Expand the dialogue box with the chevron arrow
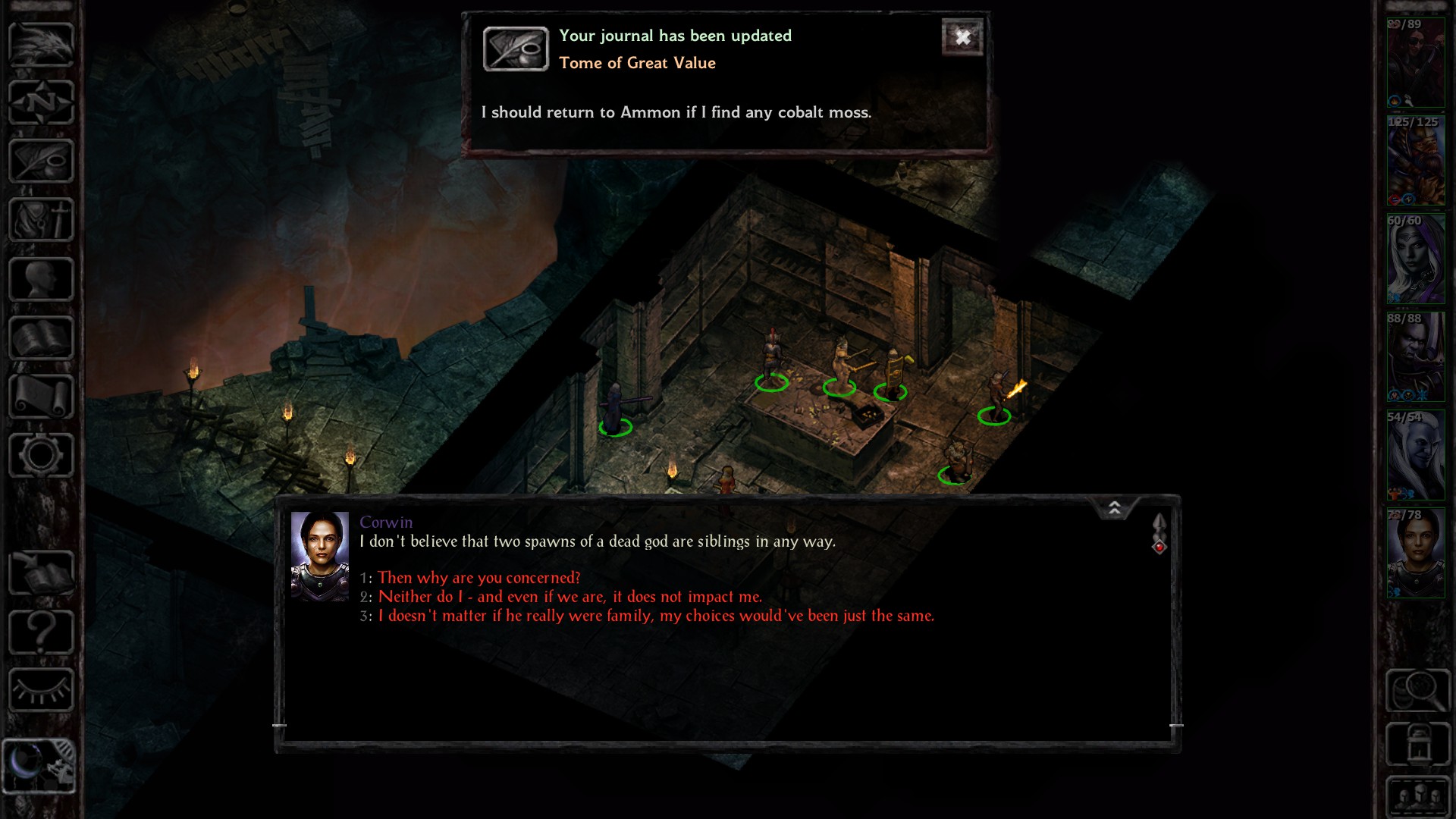 click(1115, 508)
